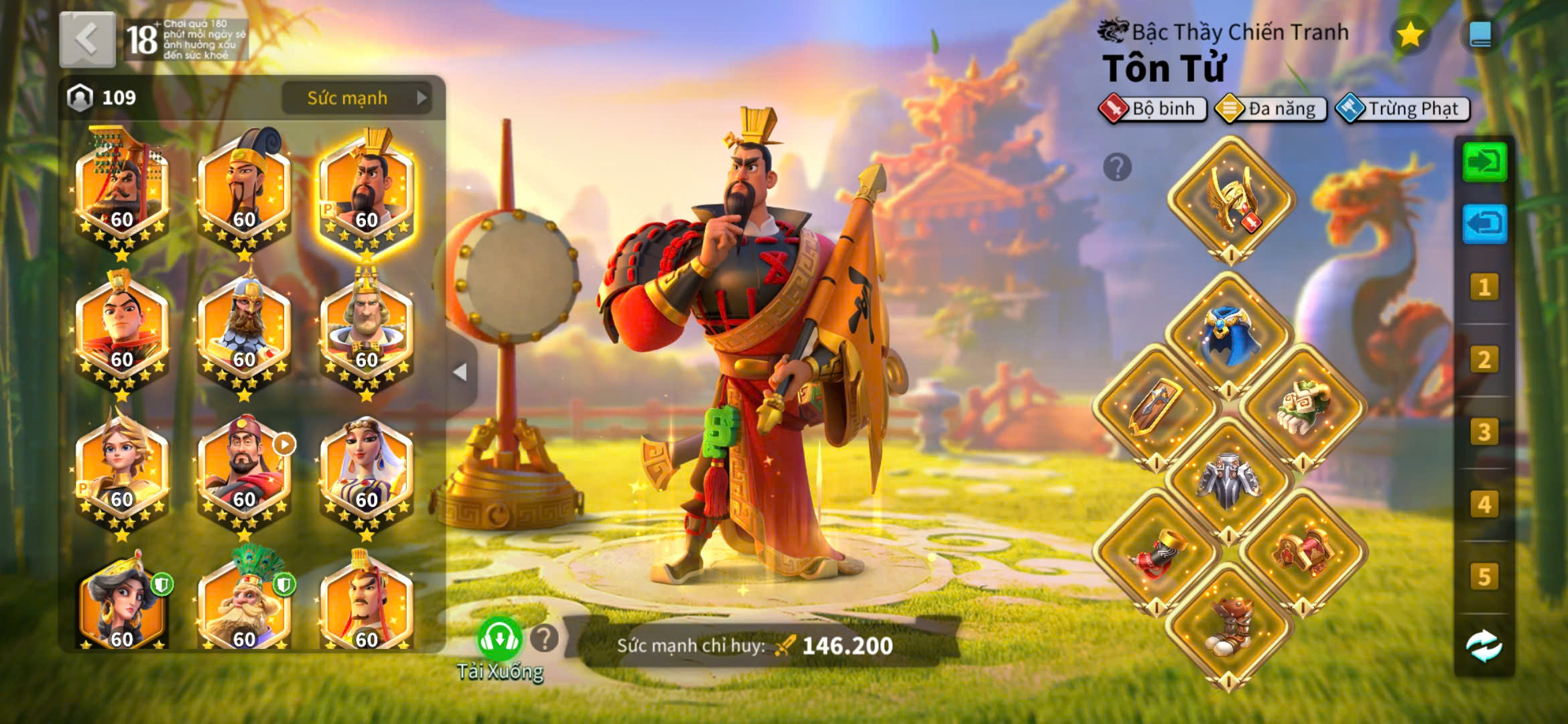Screen dimensions: 1568x724
Task: Switch to equipment preset 5
Action: click(1484, 577)
